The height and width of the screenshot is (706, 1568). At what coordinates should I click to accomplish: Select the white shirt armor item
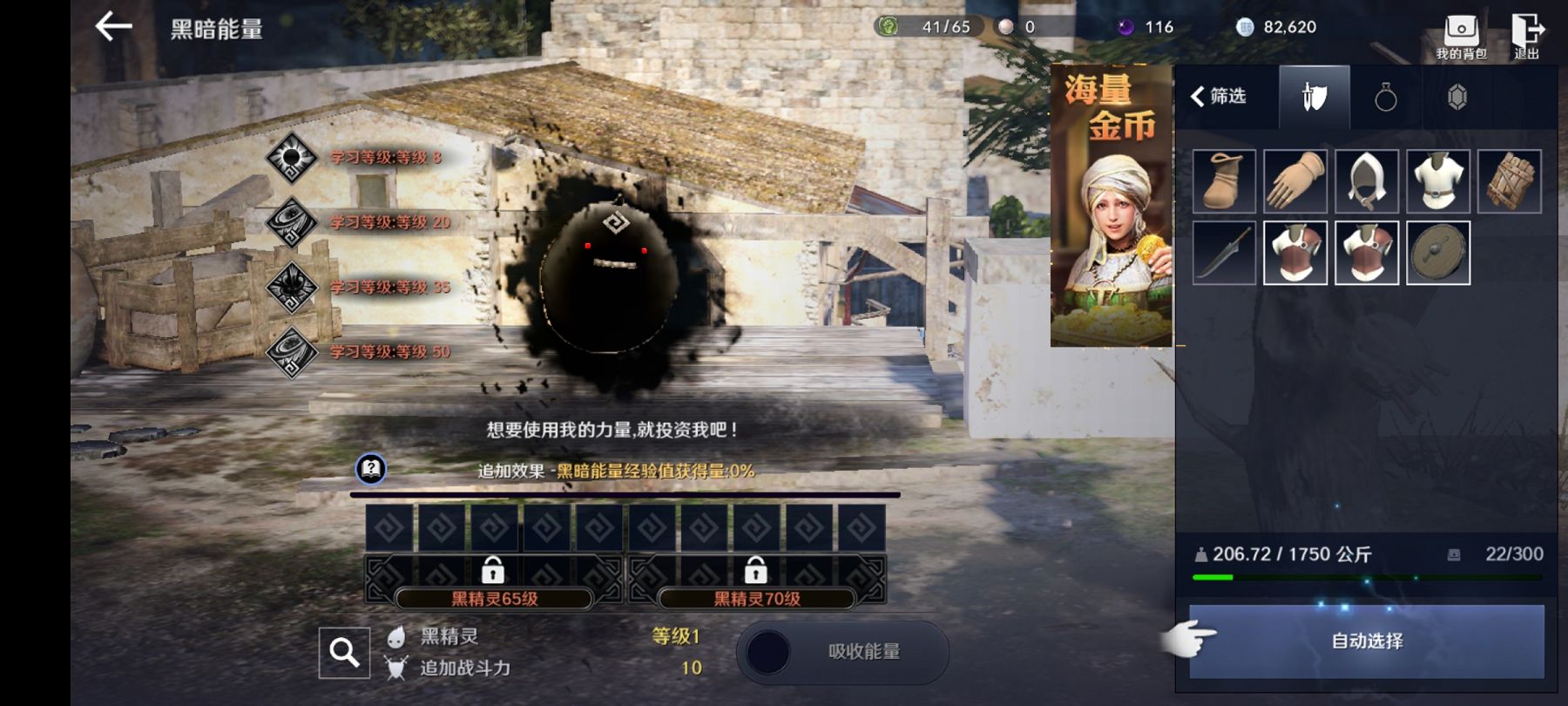(1438, 181)
